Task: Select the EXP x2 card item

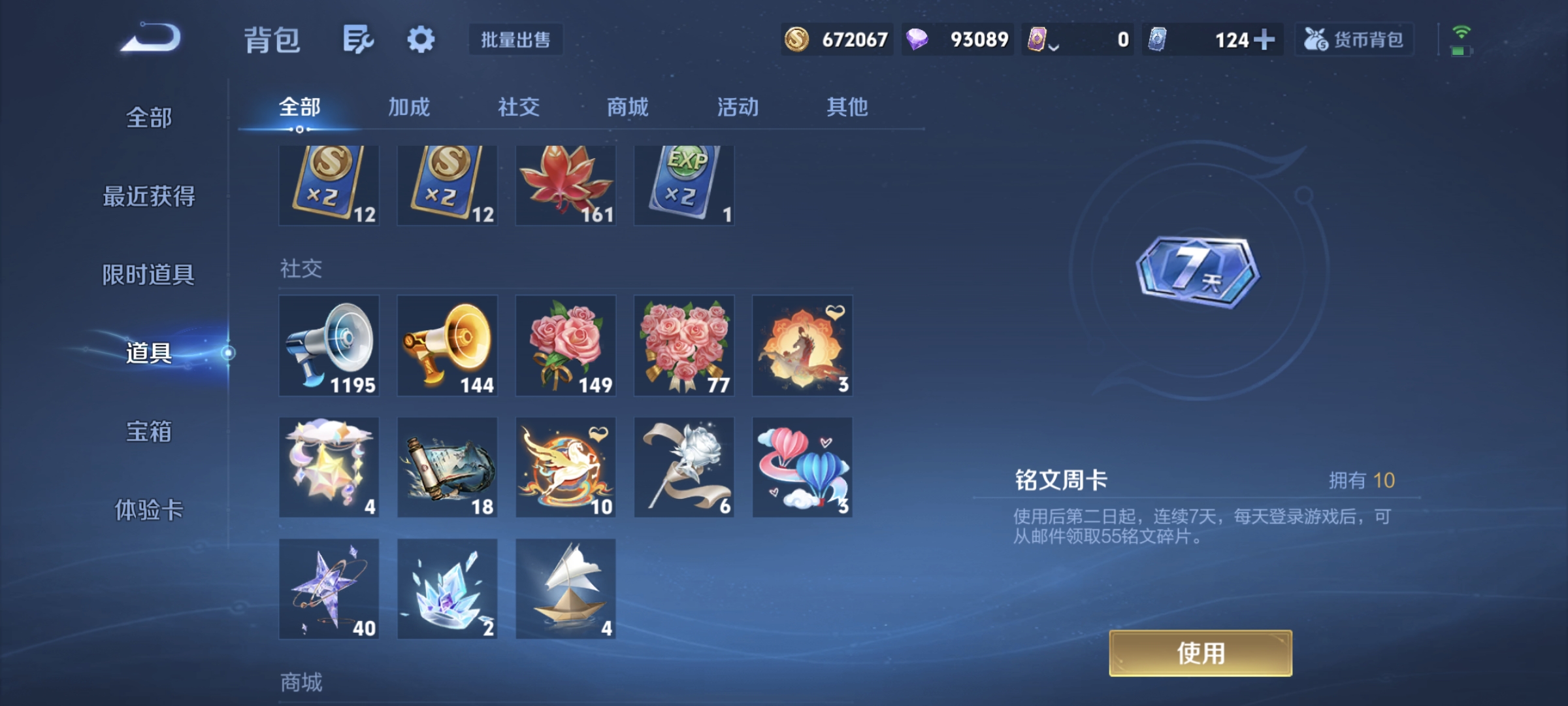Action: click(x=684, y=185)
